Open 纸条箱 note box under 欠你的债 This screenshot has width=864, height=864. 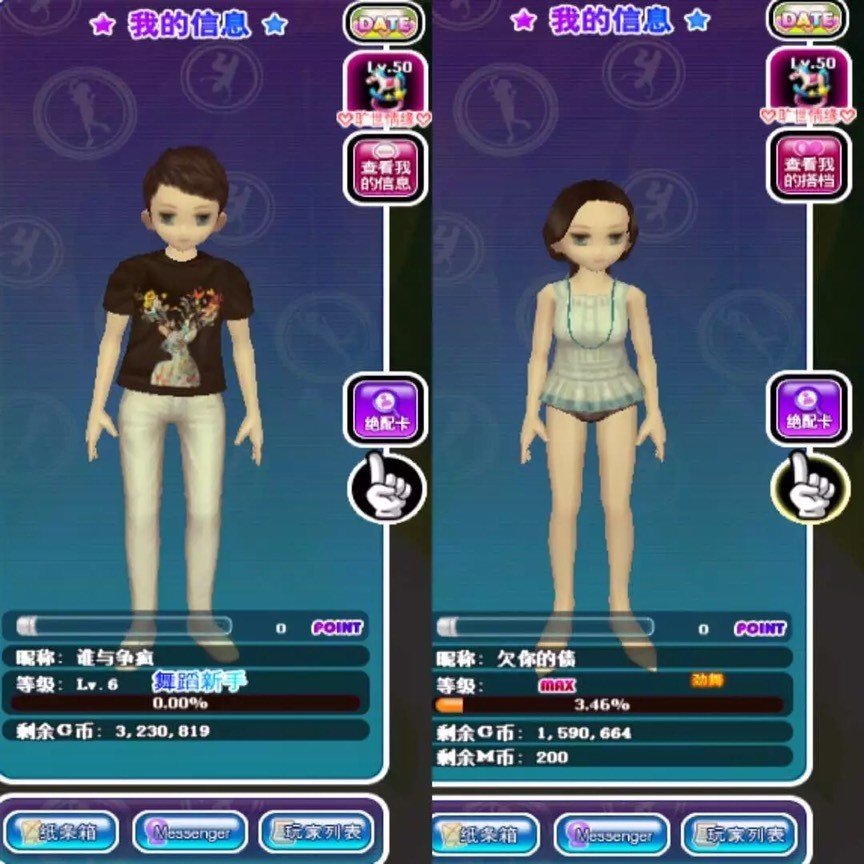point(486,834)
